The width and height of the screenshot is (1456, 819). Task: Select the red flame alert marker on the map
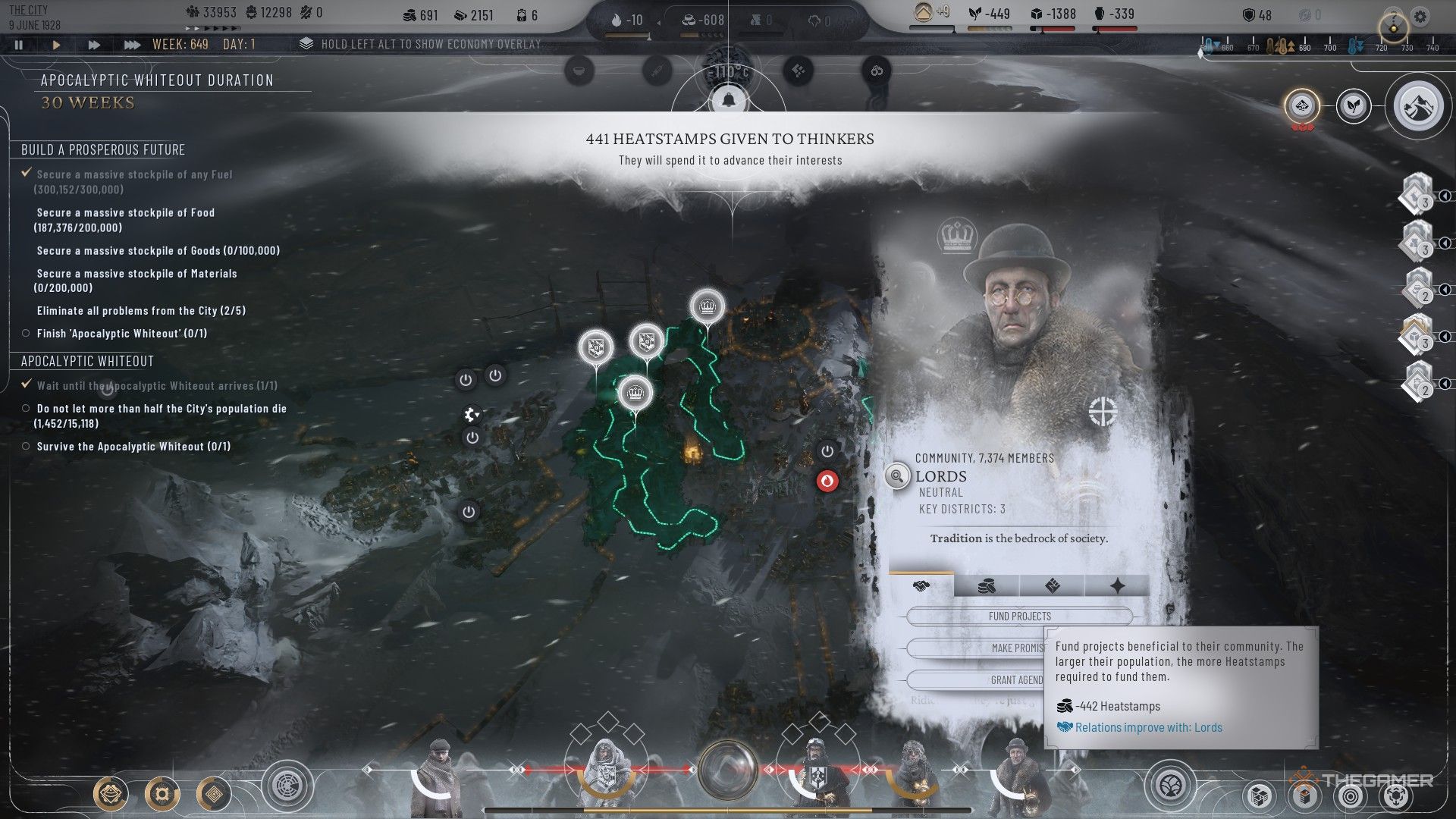coord(827,481)
